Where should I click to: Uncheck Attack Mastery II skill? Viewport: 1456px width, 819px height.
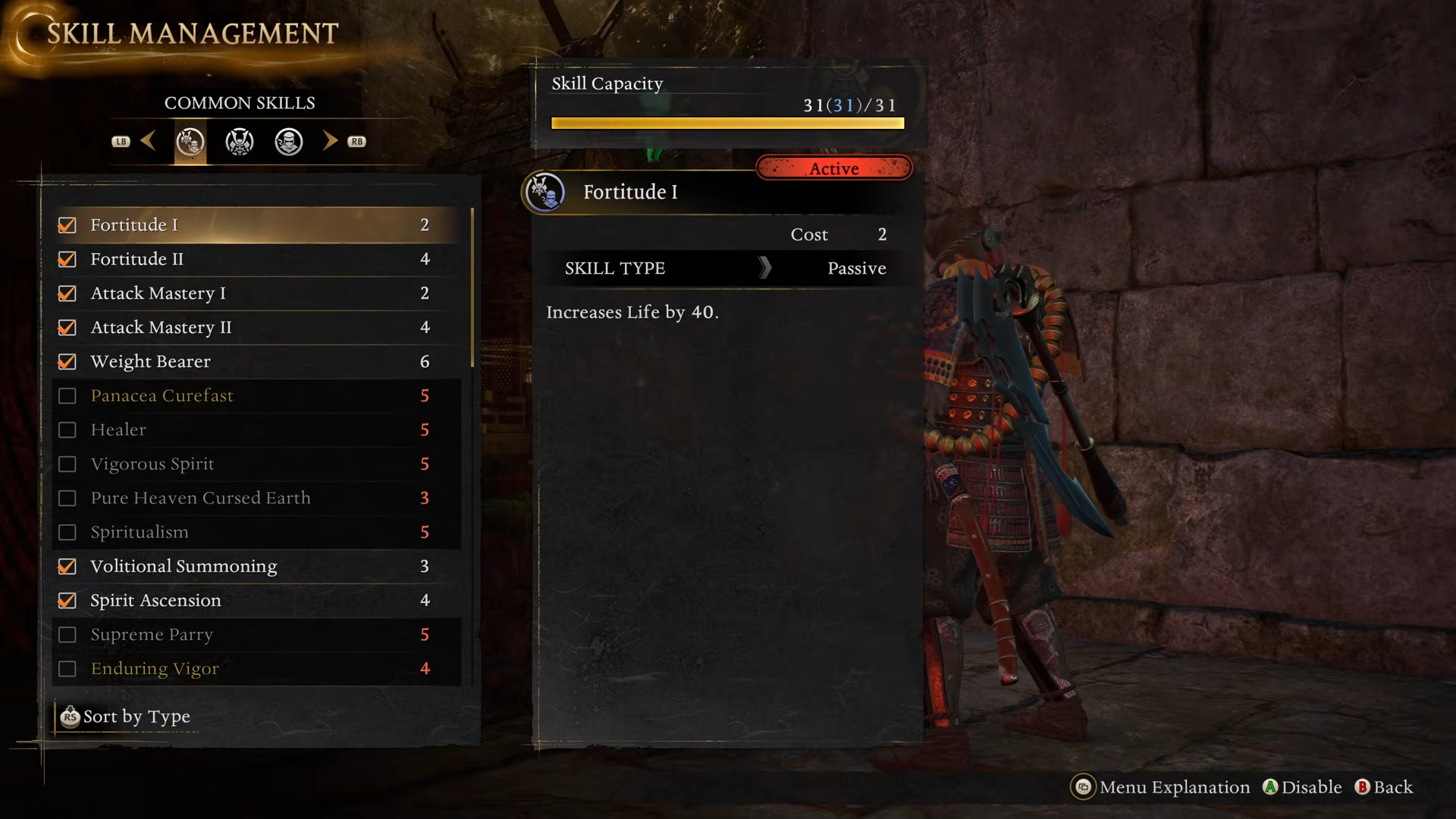(67, 328)
